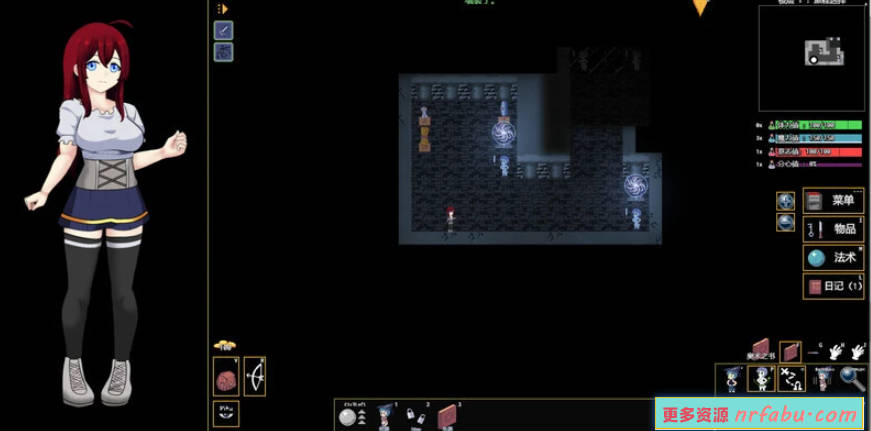Select the padlock hotbar slot

click(415, 417)
